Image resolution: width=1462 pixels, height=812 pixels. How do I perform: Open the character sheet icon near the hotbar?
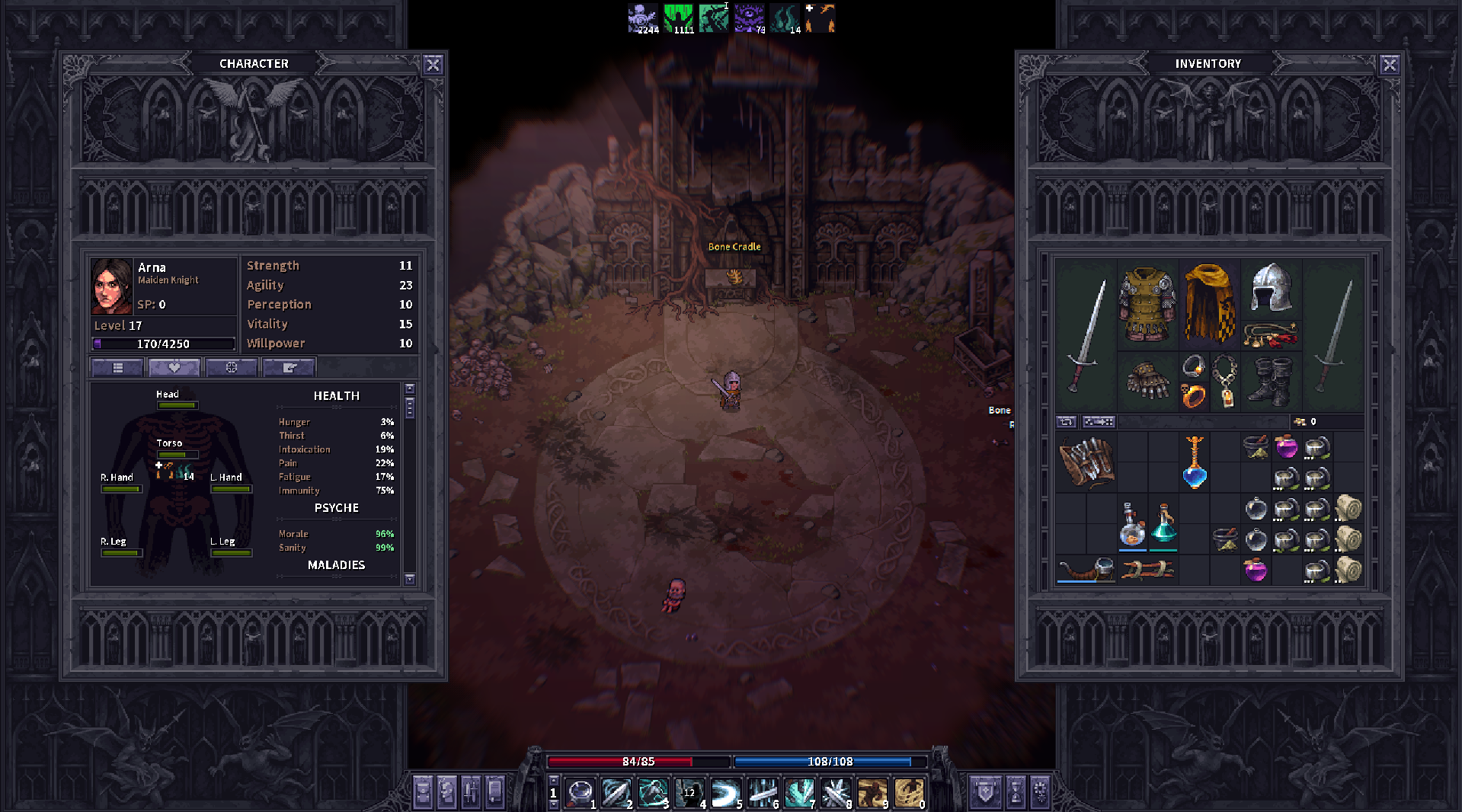[447, 792]
